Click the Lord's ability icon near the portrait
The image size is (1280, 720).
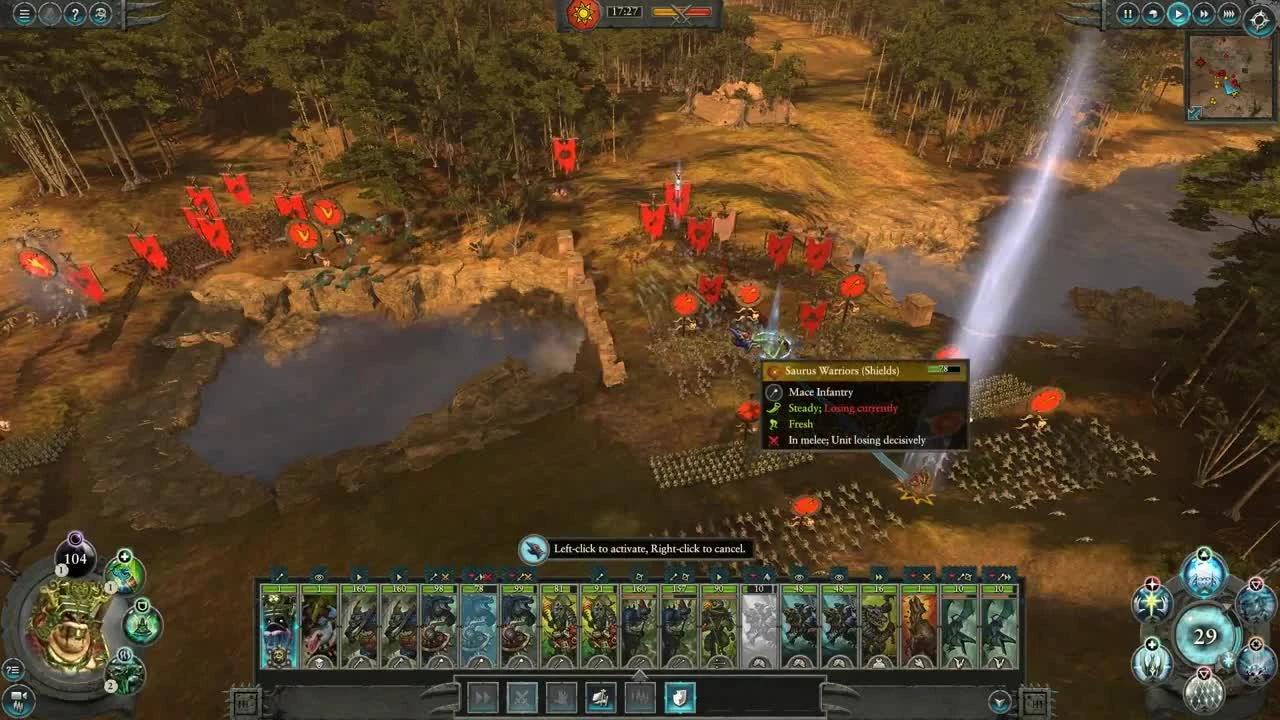[123, 574]
